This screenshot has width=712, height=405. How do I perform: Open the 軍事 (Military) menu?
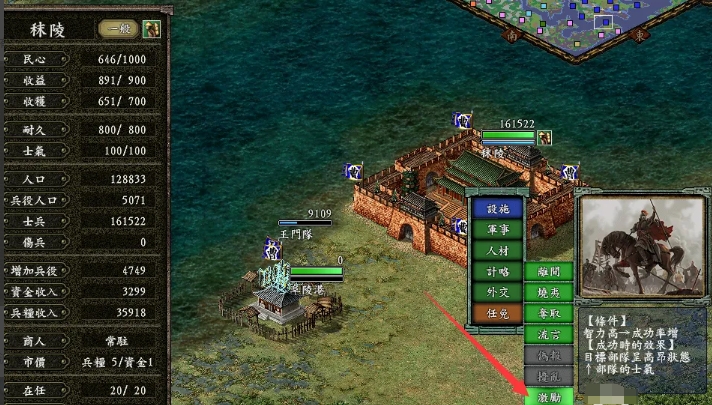coord(498,230)
